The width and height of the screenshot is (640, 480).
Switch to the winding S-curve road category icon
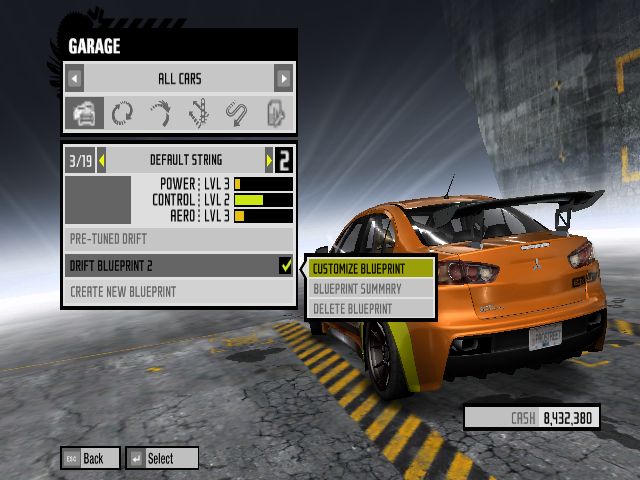click(x=237, y=113)
